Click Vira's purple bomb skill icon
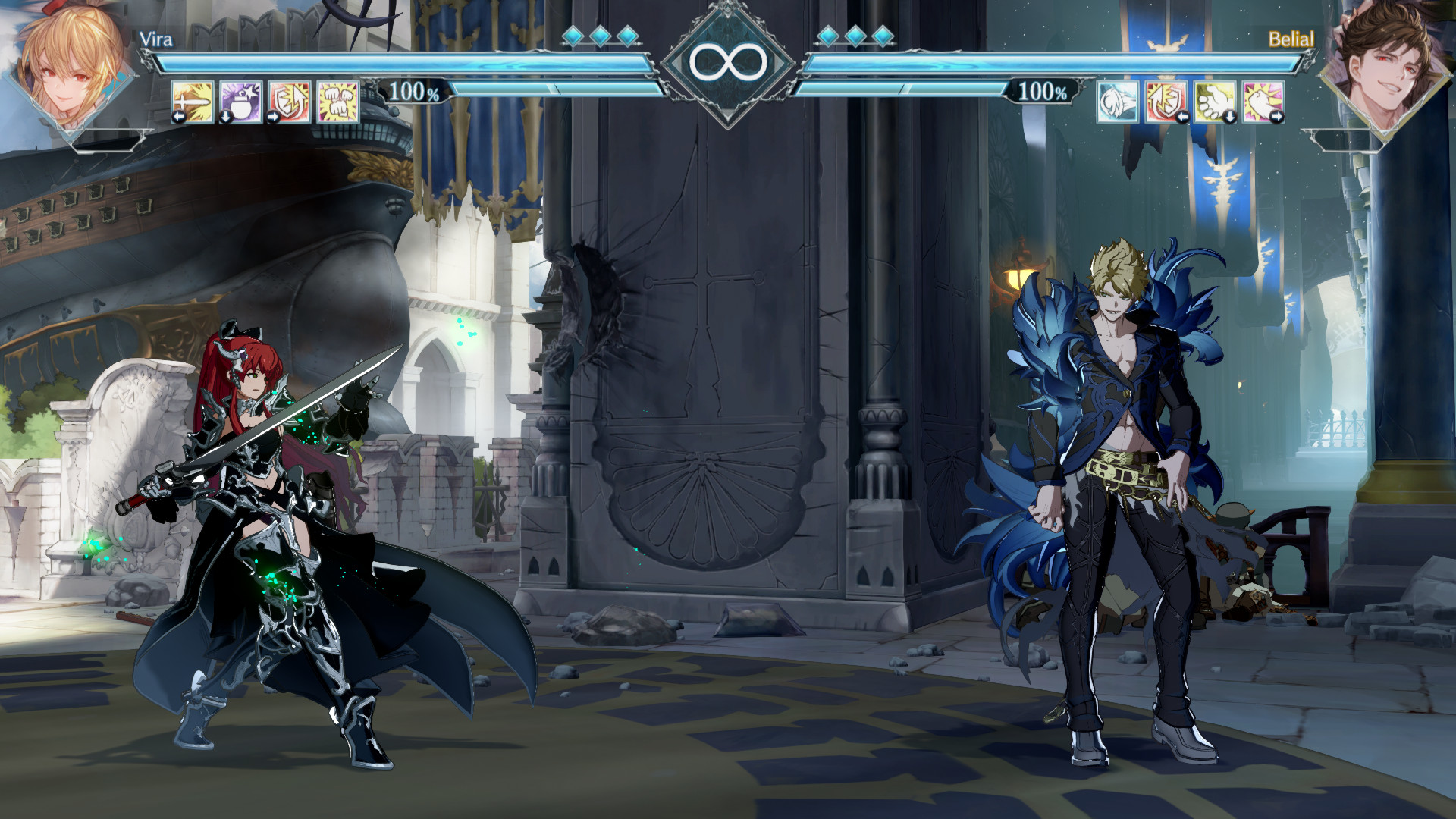The image size is (1456, 819). 240,102
